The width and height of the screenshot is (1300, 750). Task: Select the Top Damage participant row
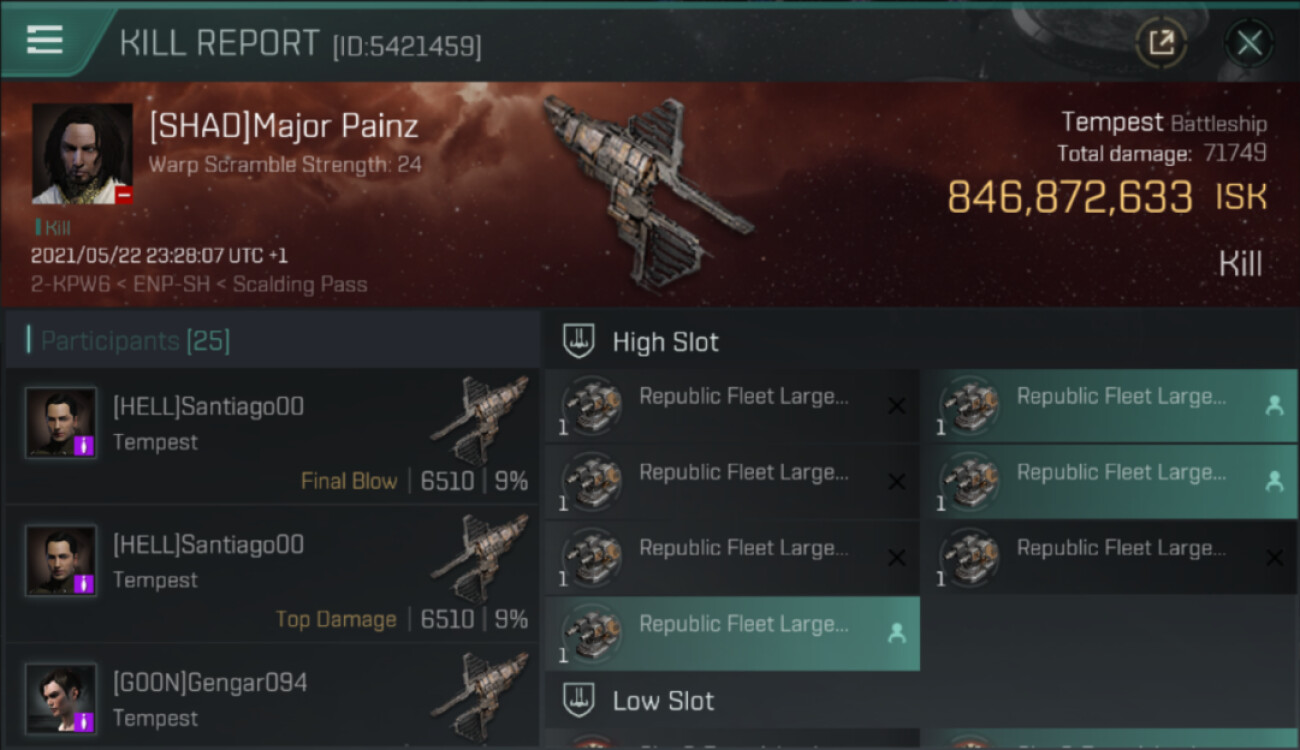click(x=272, y=576)
